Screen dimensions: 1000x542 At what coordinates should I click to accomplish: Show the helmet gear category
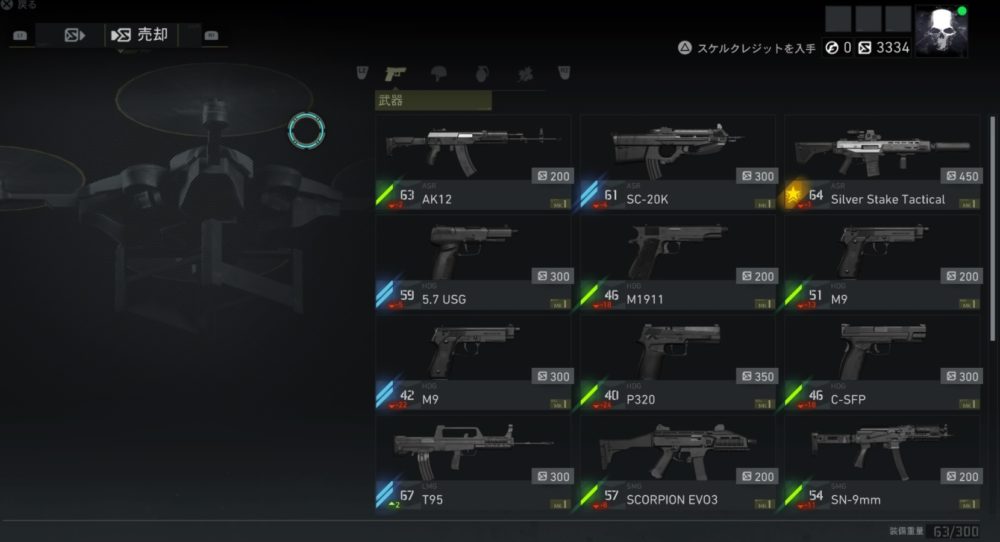click(438, 73)
